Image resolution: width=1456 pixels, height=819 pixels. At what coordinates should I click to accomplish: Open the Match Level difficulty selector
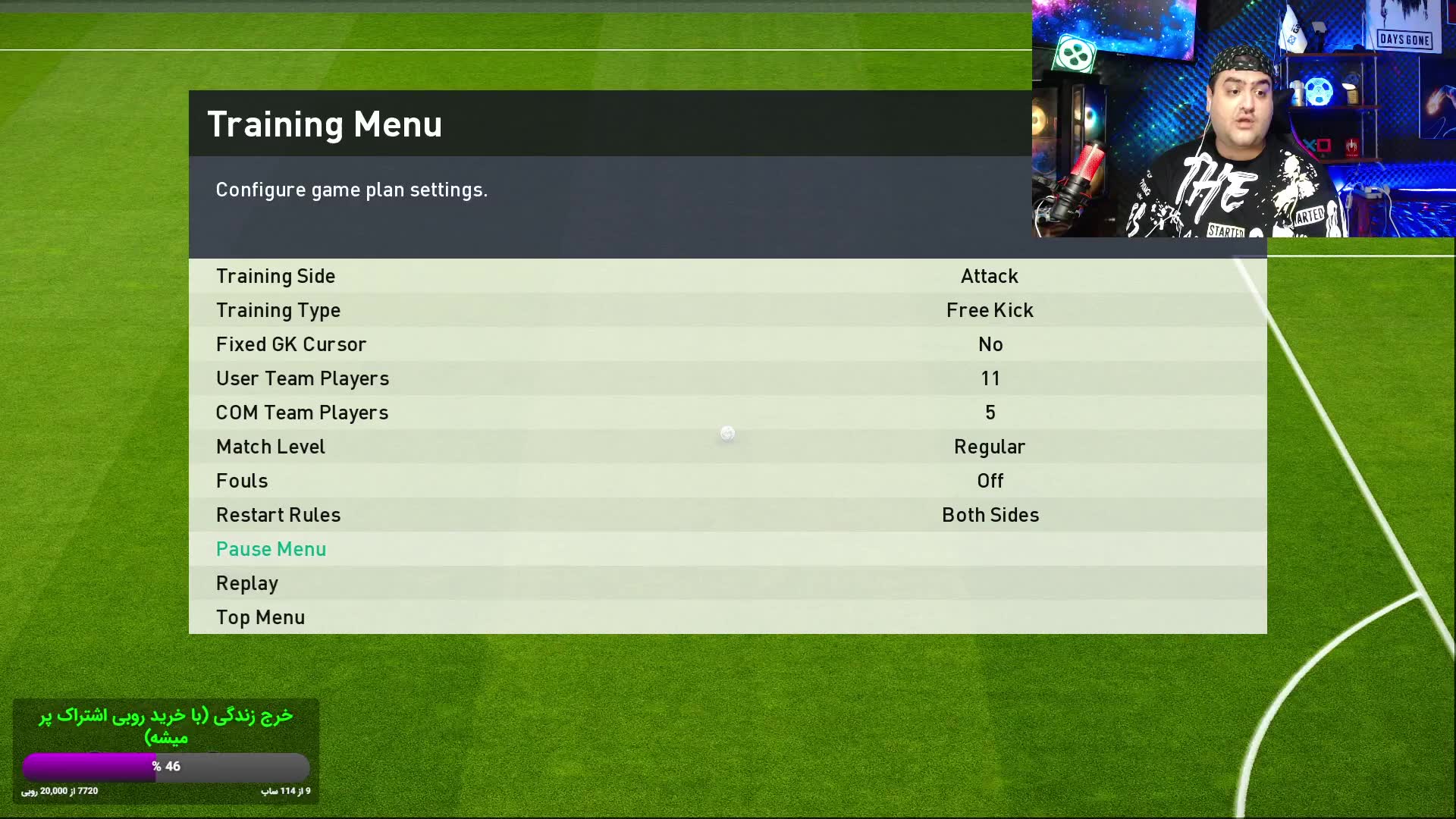[x=990, y=447]
